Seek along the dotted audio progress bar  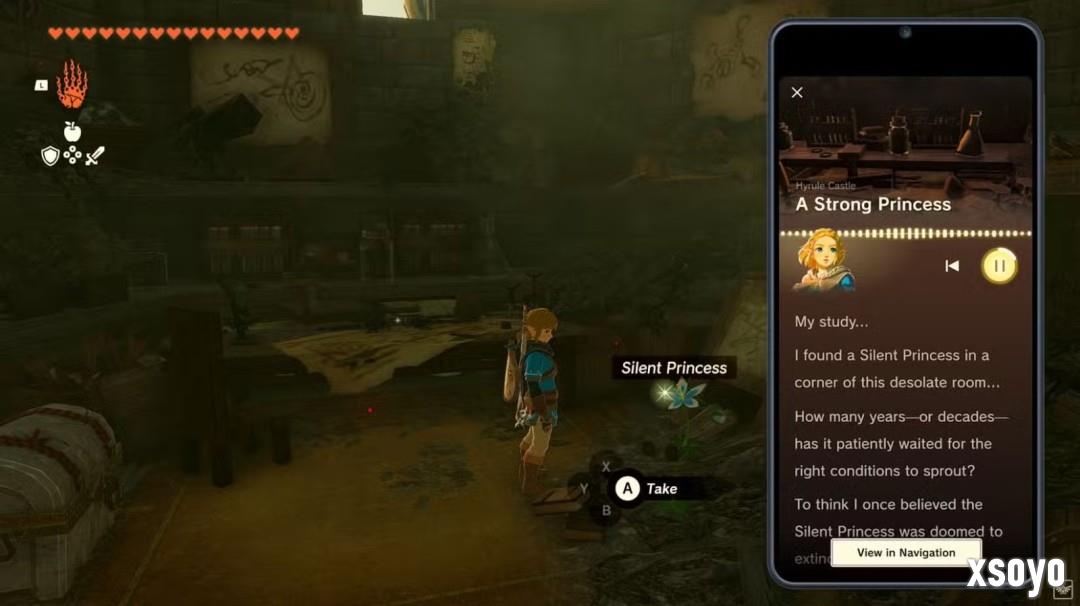pyautogui.click(x=905, y=234)
